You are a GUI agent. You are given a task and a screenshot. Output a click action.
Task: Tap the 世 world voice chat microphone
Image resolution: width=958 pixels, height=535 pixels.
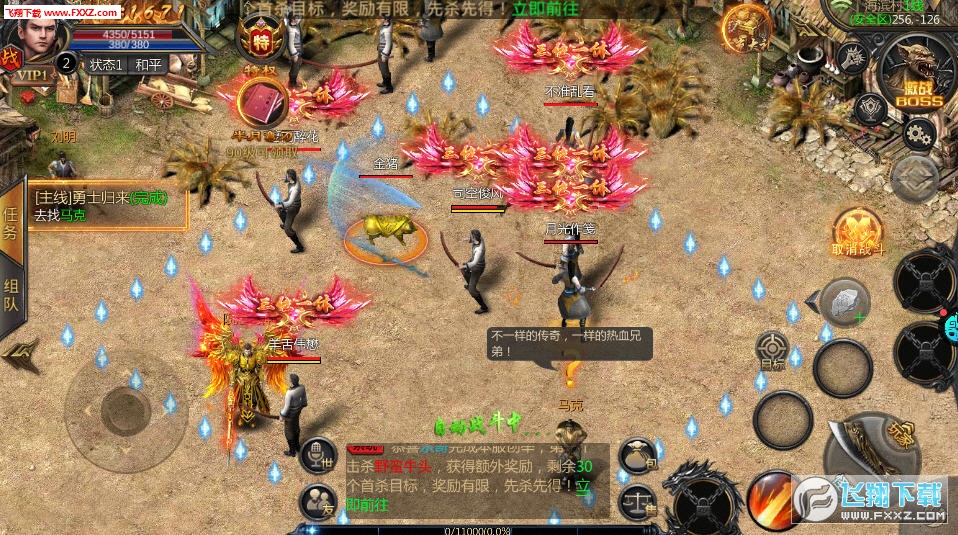pyautogui.click(x=318, y=456)
